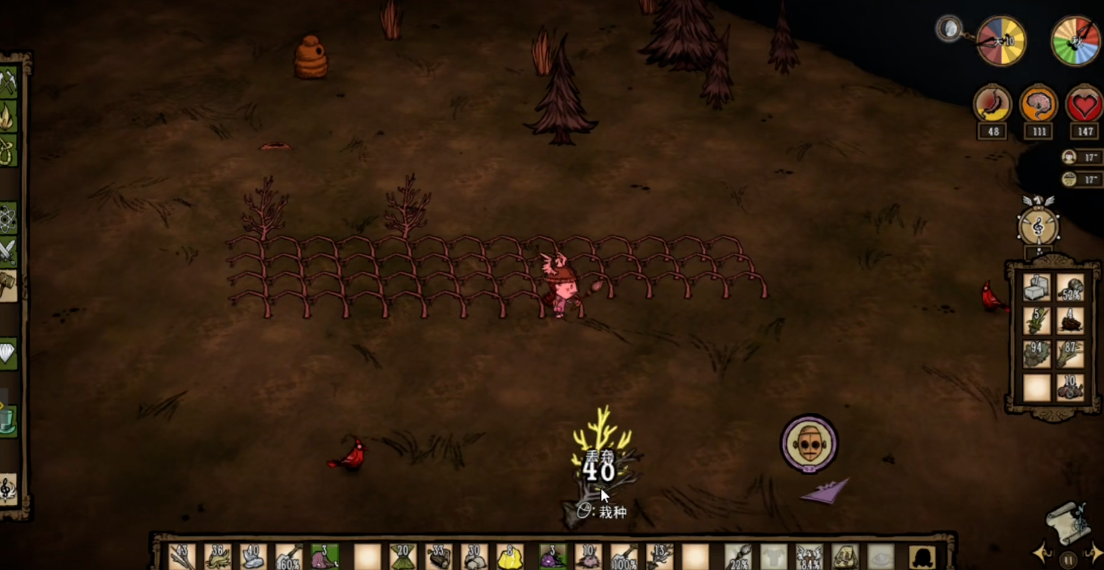Open the map scroll button
The image size is (1104, 570).
[1066, 522]
